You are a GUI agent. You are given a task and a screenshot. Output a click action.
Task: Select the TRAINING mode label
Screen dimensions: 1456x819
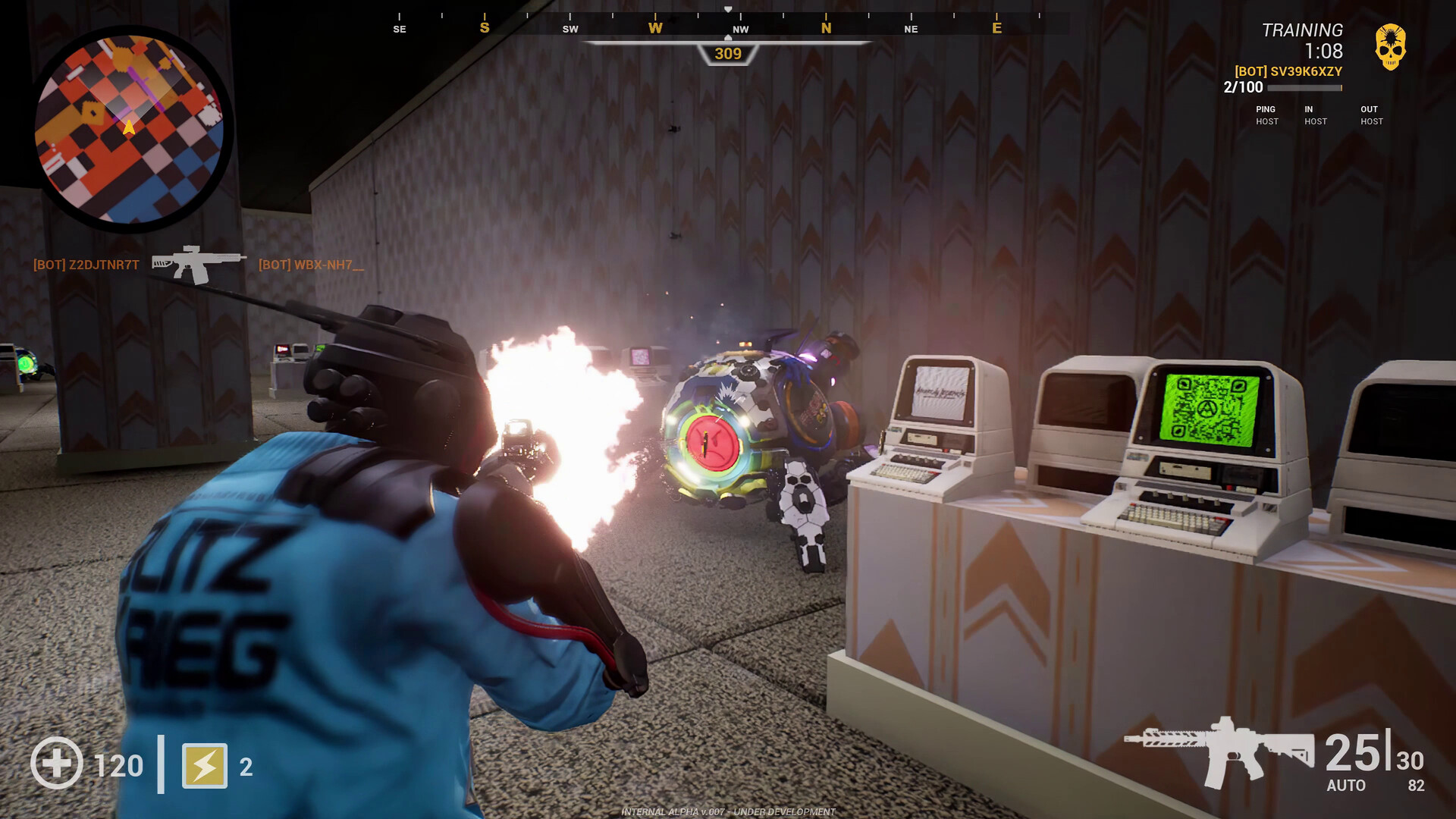(1301, 31)
